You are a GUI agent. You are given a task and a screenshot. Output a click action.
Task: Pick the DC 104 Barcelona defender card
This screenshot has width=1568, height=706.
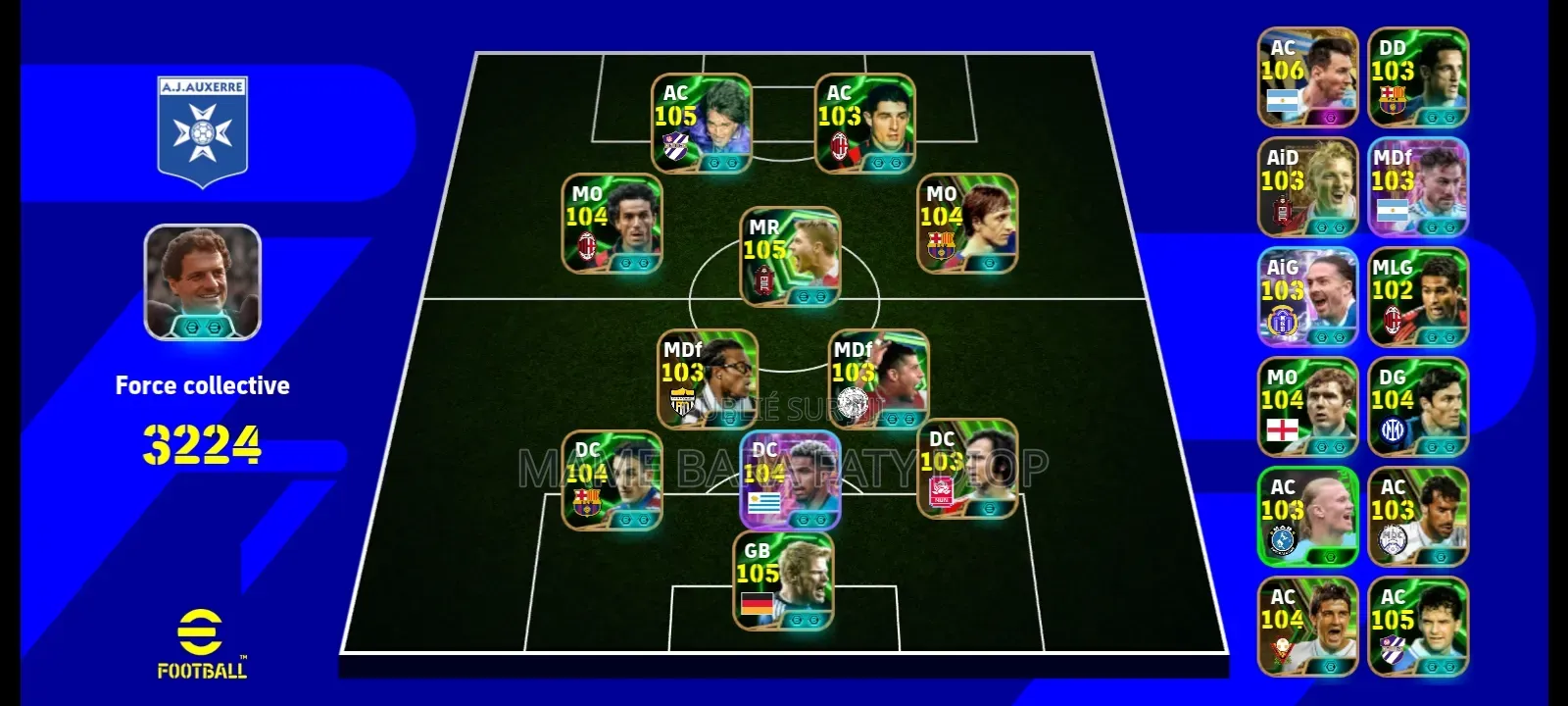[x=612, y=480]
